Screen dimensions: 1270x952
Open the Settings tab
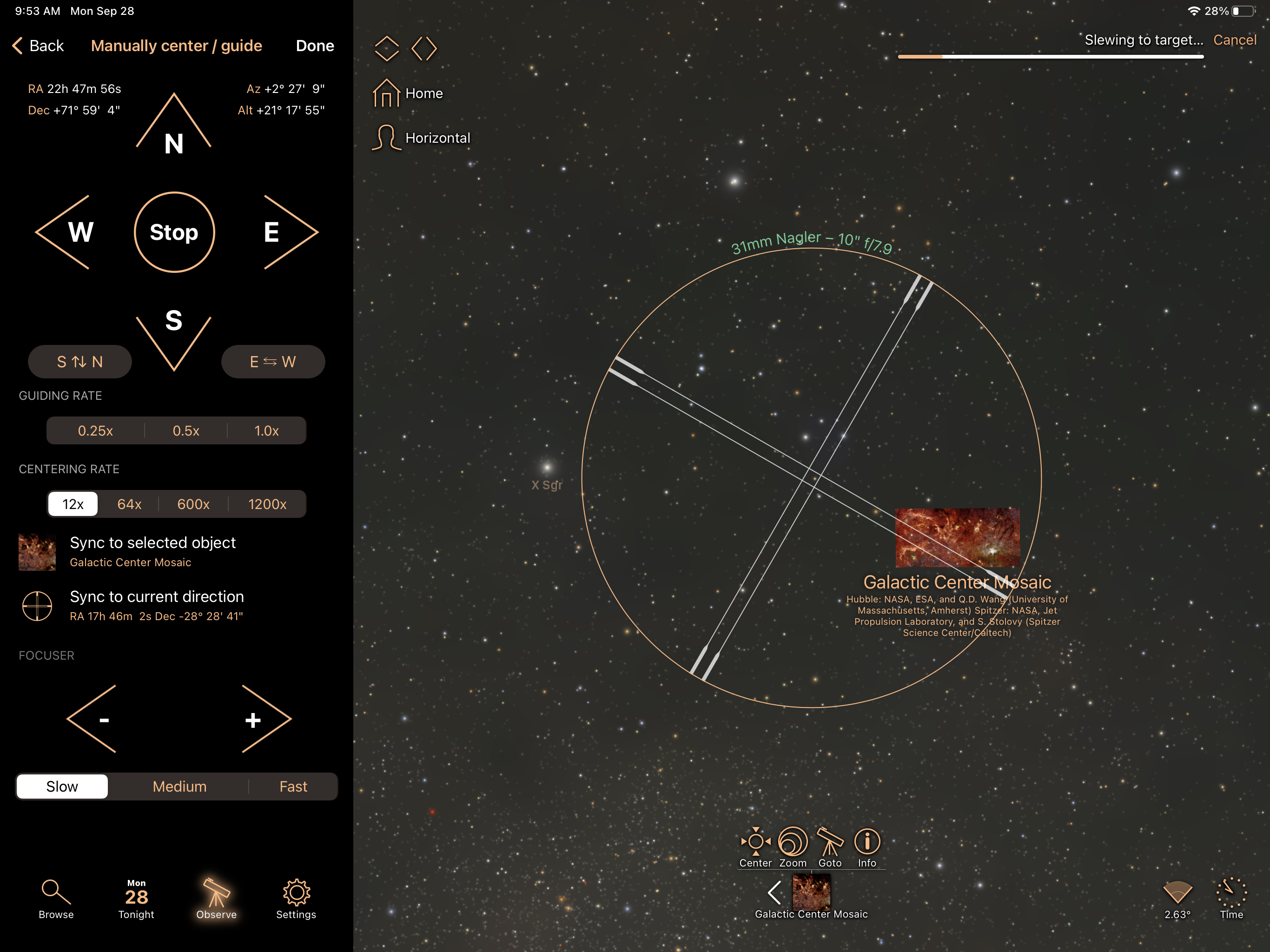point(296,899)
